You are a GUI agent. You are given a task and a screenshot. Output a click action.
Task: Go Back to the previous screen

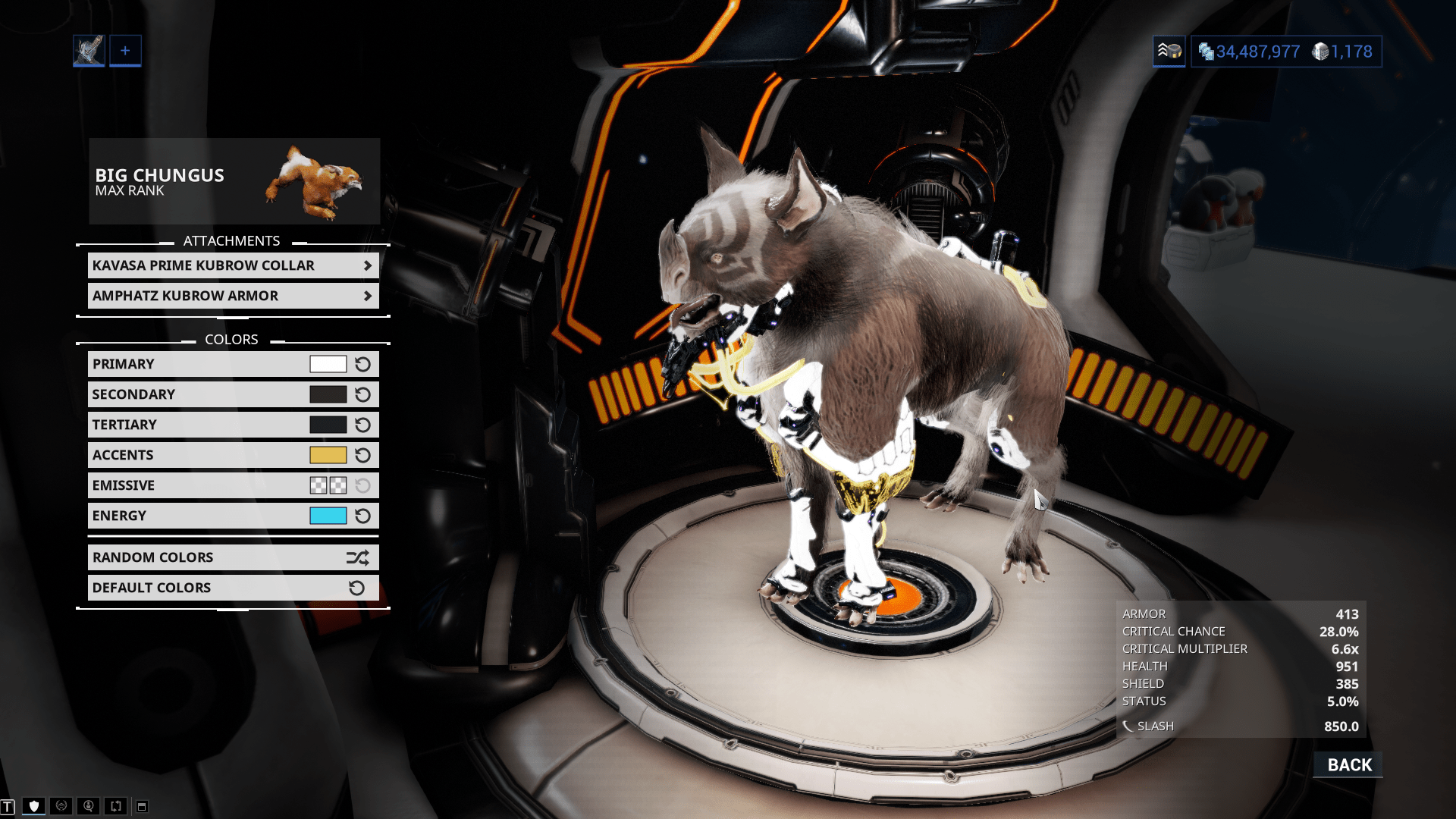click(x=1348, y=764)
